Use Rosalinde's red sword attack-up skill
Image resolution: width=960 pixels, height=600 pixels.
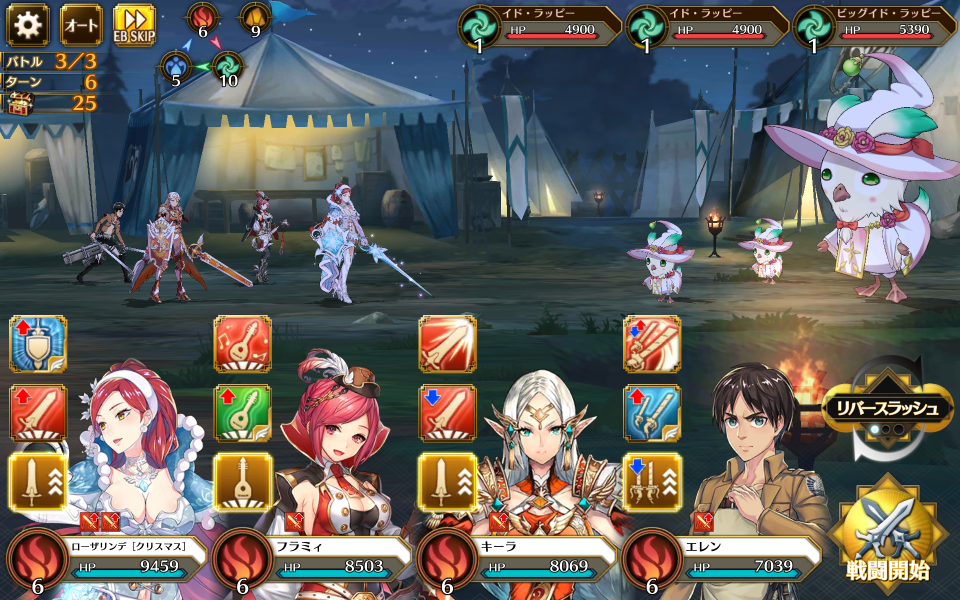38,413
